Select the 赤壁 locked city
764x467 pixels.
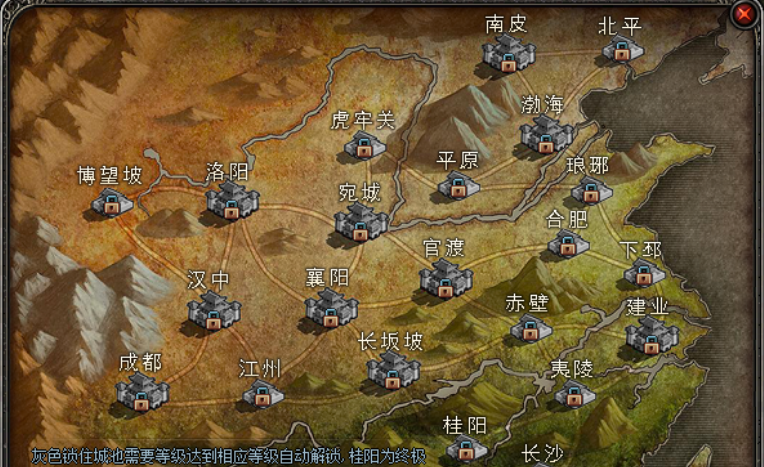(529, 328)
